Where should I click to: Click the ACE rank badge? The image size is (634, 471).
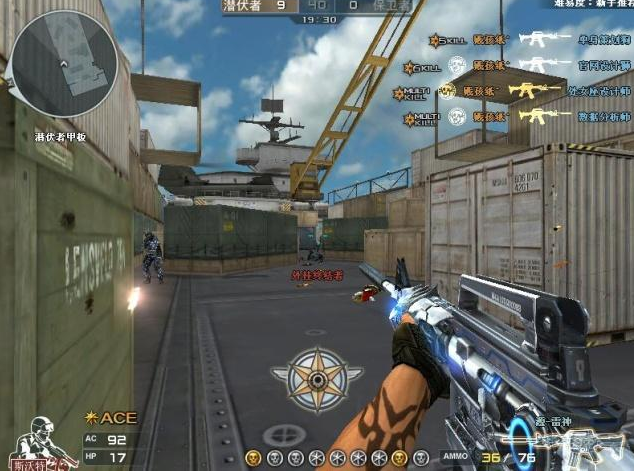tap(113, 417)
